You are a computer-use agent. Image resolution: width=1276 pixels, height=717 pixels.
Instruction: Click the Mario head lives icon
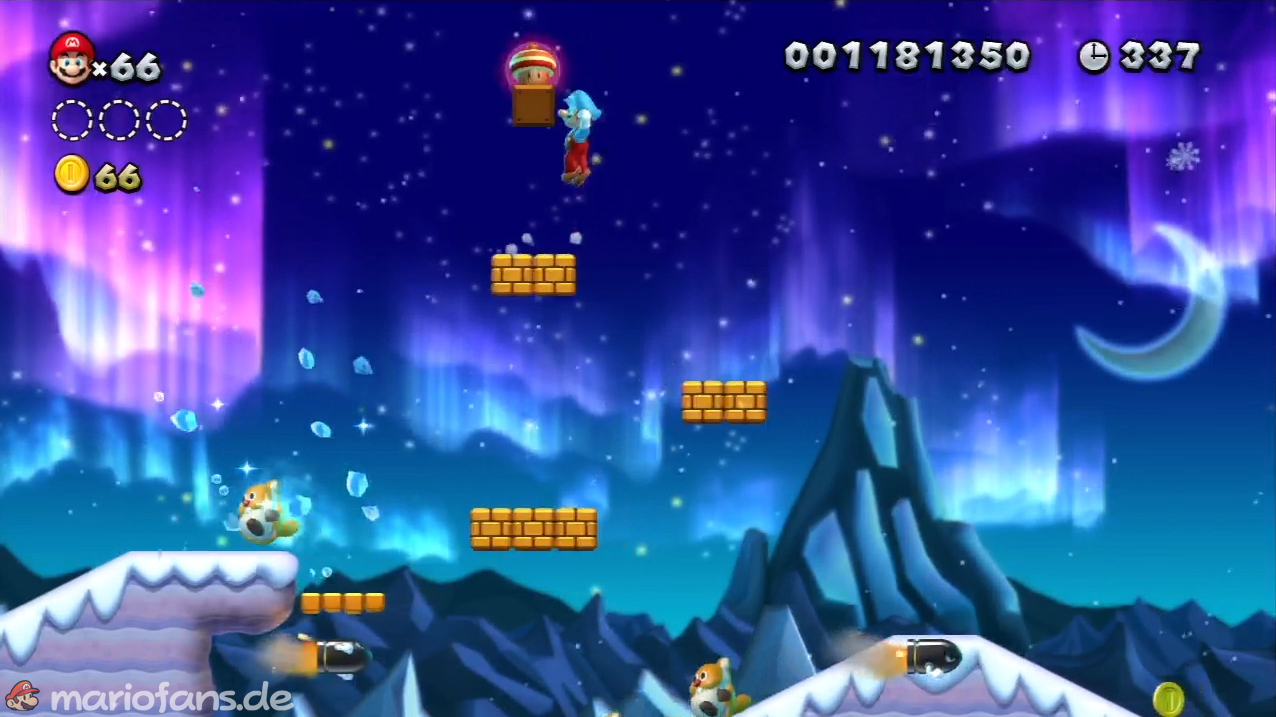click(71, 58)
